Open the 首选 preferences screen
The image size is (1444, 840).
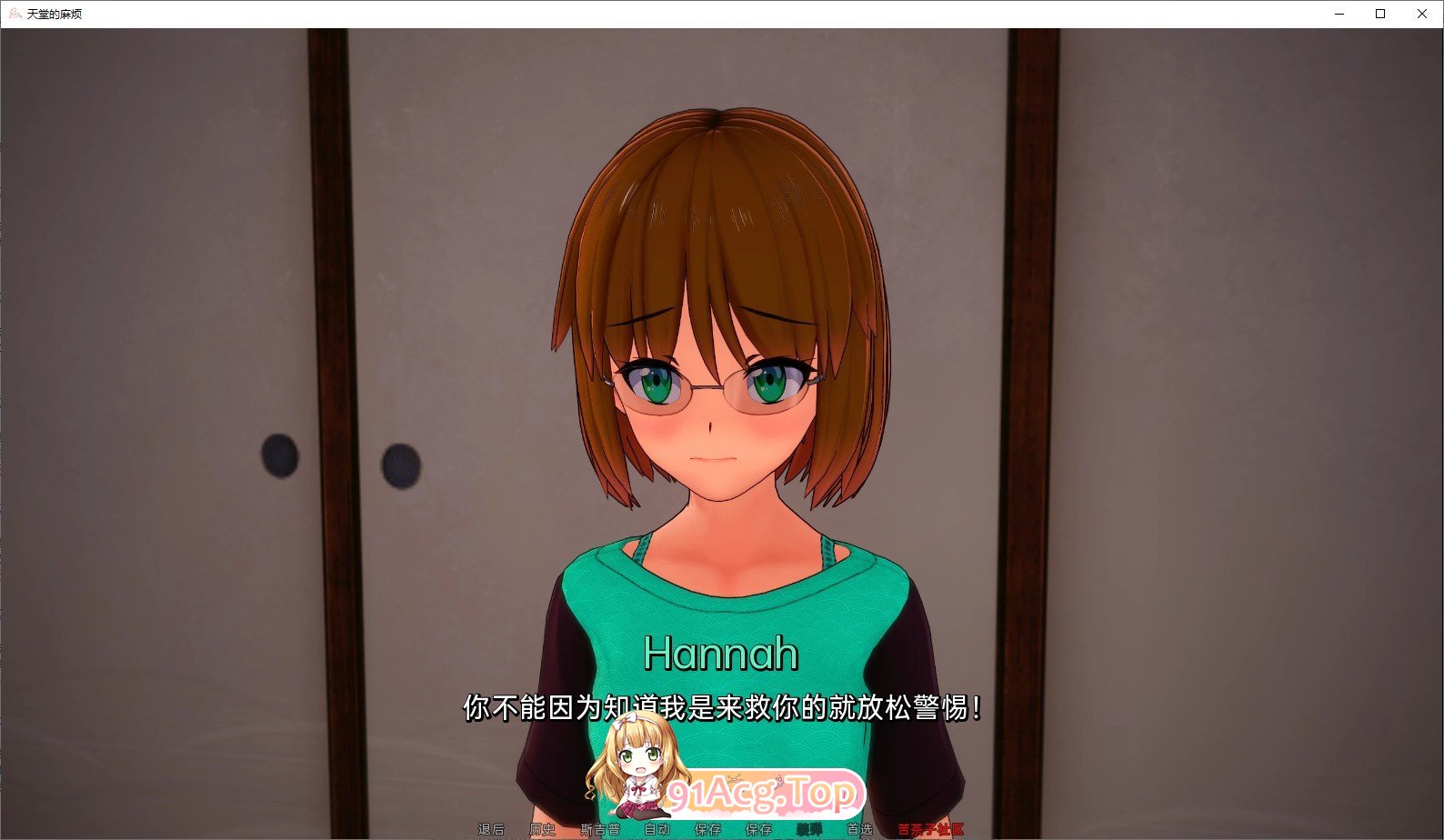coord(858,828)
